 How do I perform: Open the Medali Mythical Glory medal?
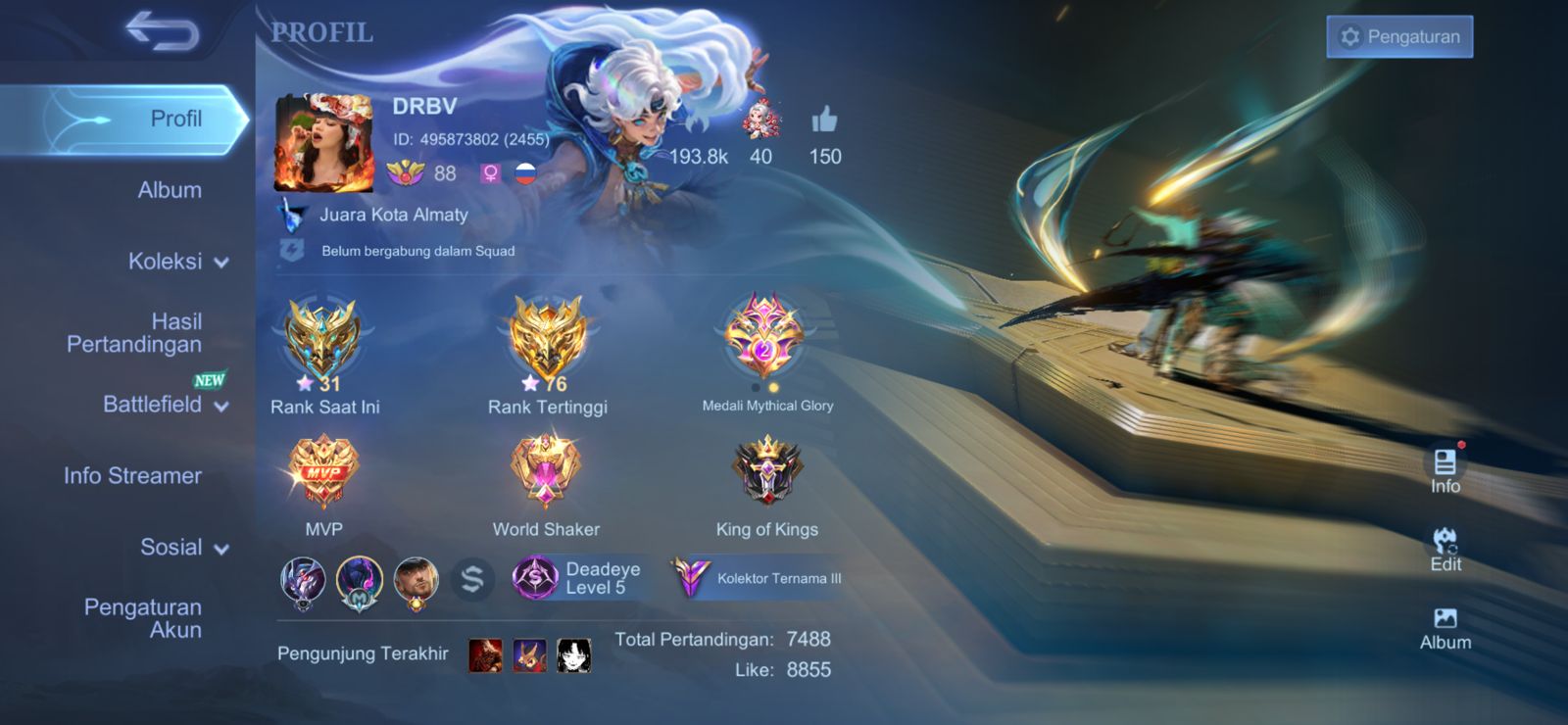(765, 339)
